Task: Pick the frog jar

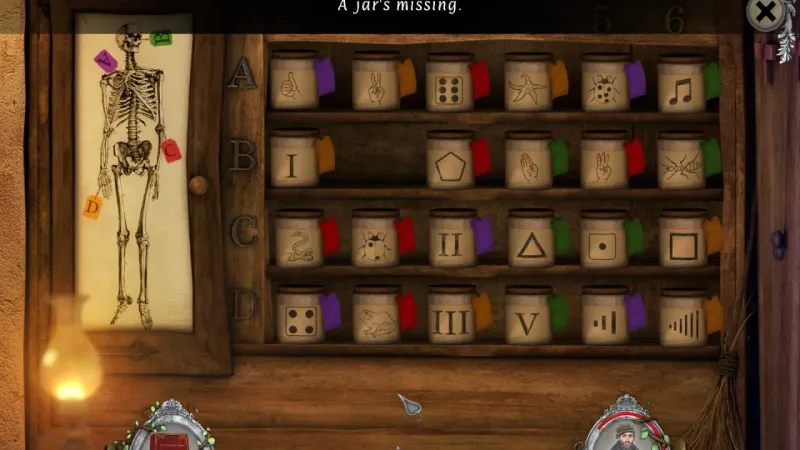Action: click(x=375, y=320)
